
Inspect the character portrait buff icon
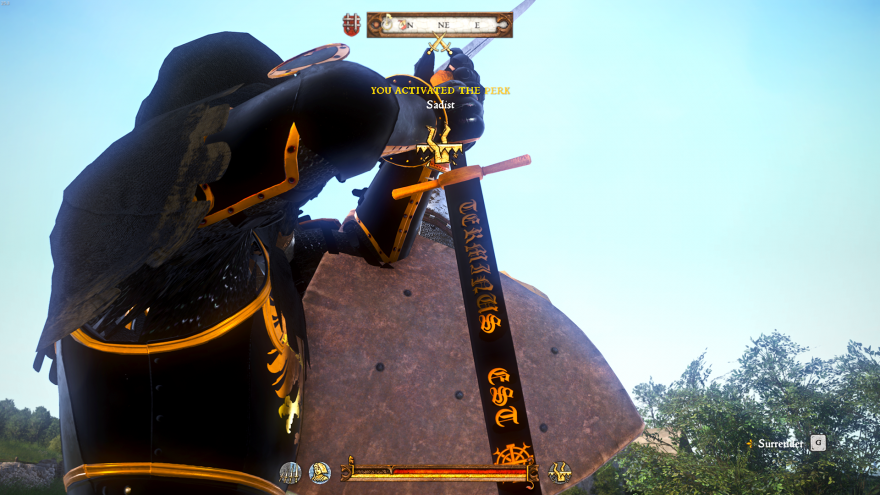320,473
